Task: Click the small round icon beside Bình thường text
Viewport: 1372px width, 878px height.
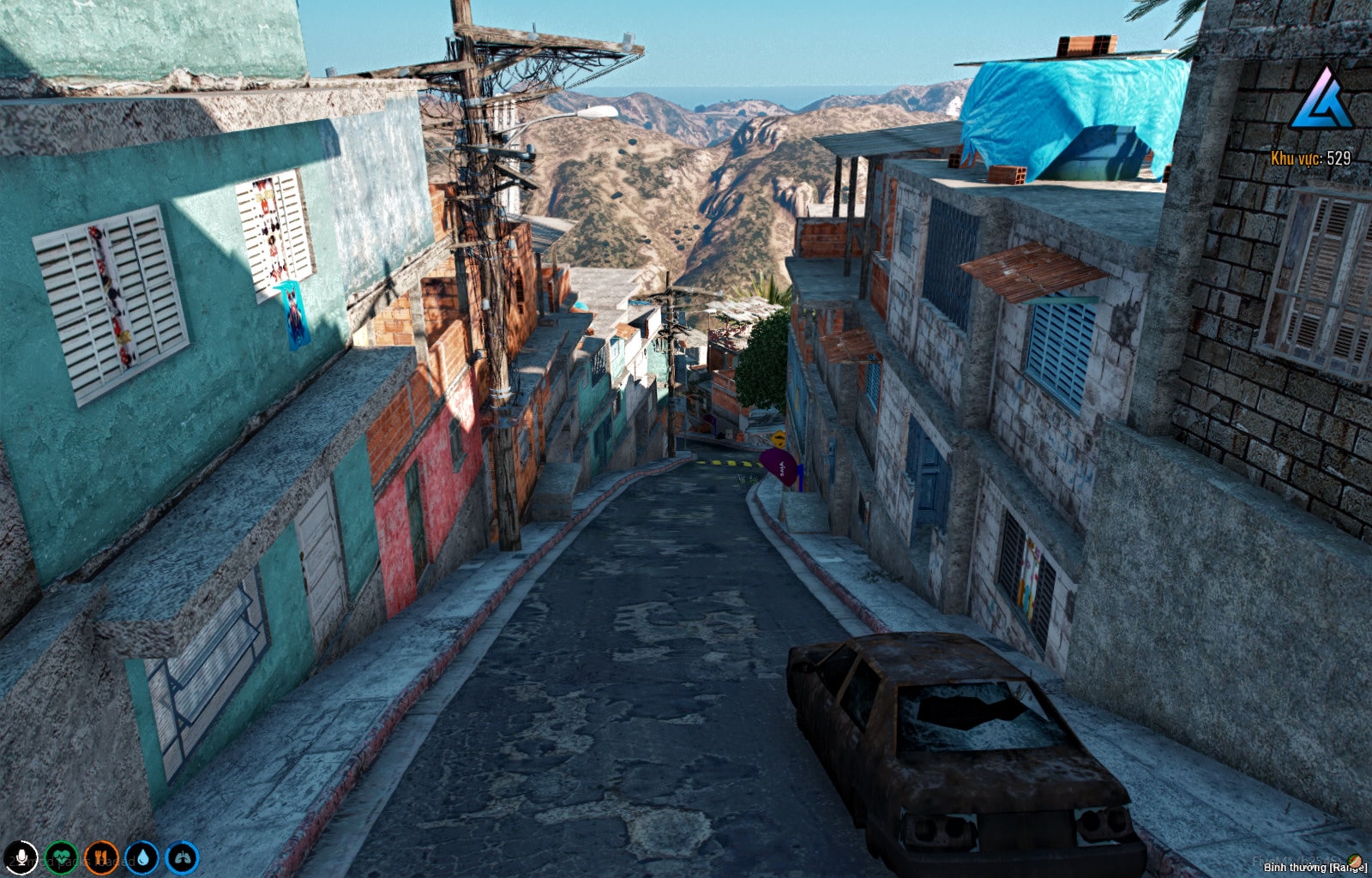Action: pos(1355,860)
